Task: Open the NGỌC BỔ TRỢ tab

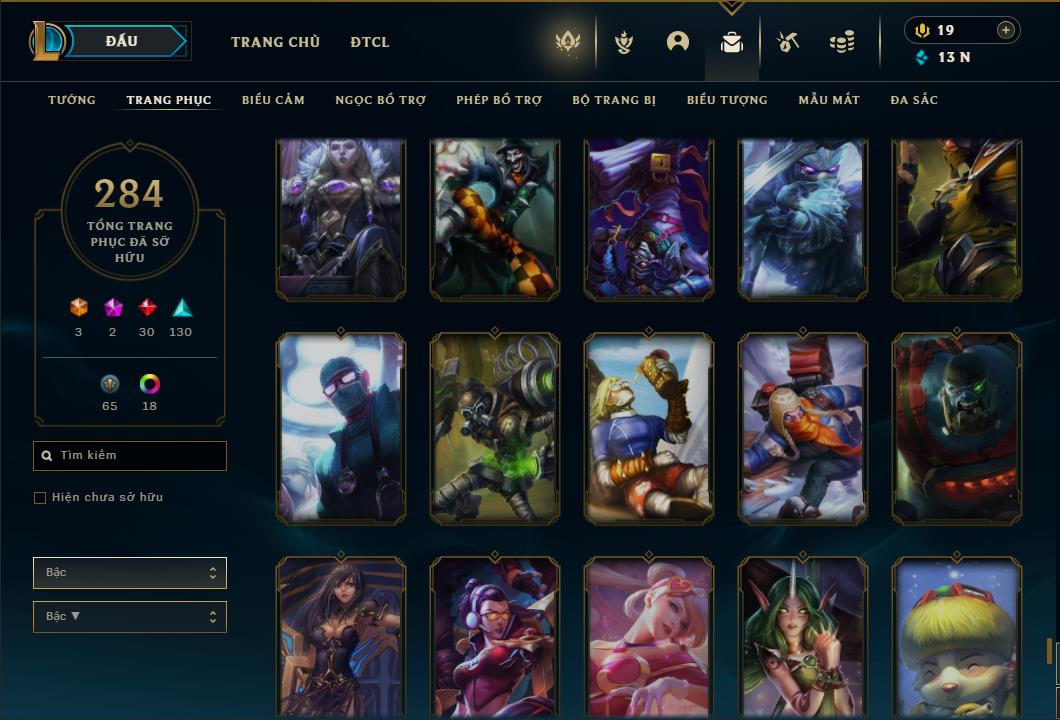Action: [380, 100]
